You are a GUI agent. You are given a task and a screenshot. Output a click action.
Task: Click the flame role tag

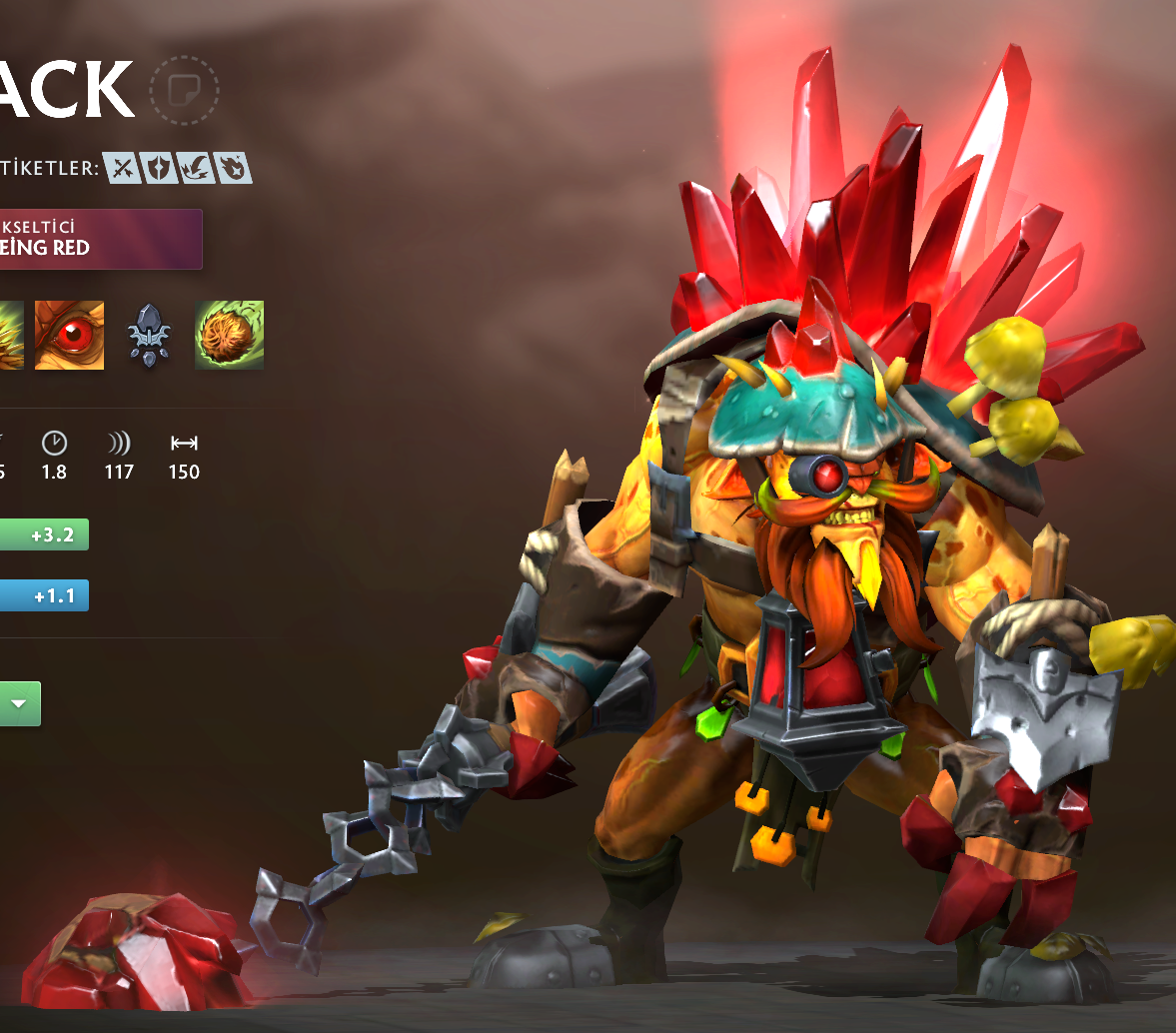click(232, 169)
